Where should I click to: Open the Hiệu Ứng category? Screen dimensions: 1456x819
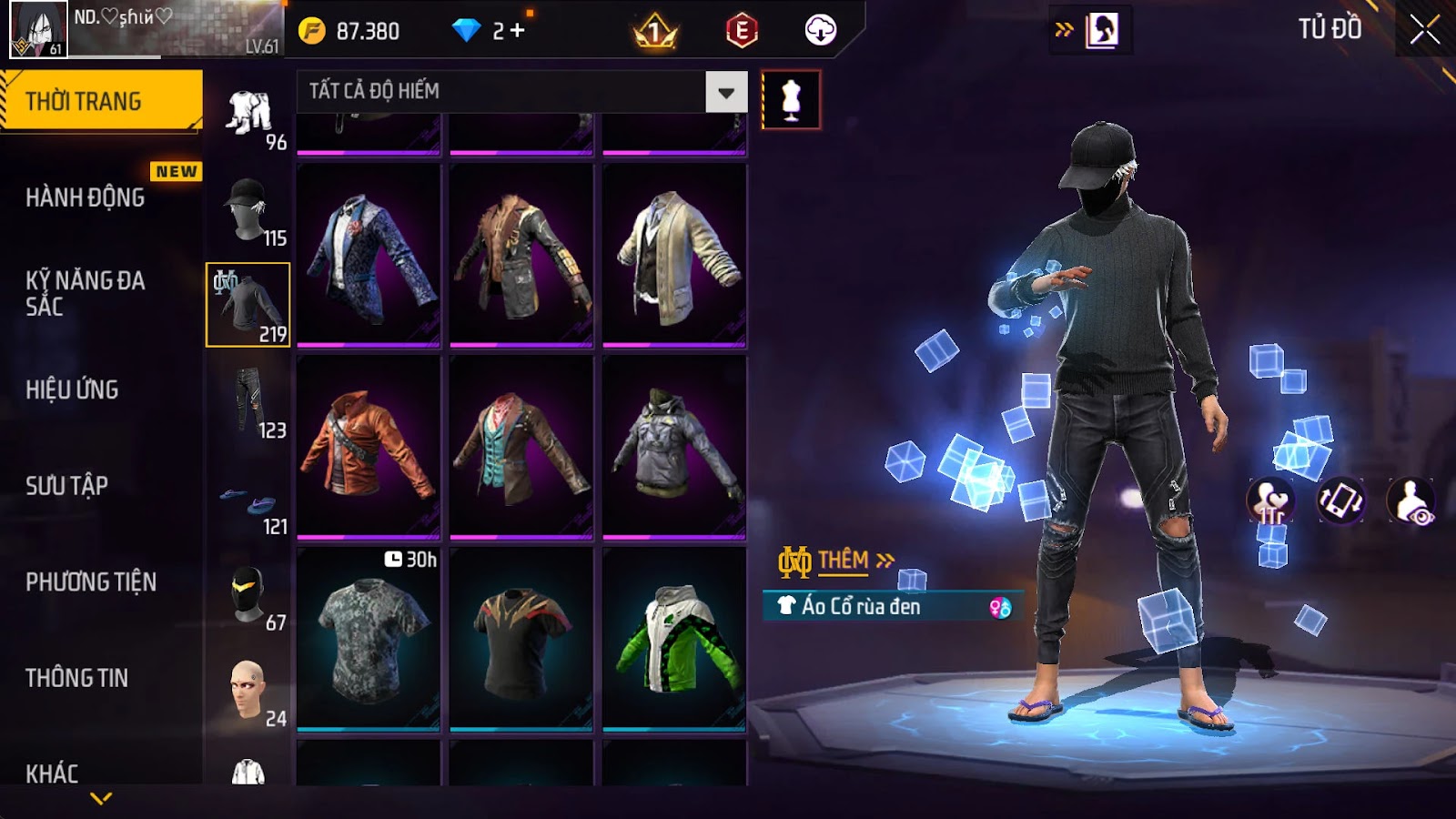click(72, 389)
